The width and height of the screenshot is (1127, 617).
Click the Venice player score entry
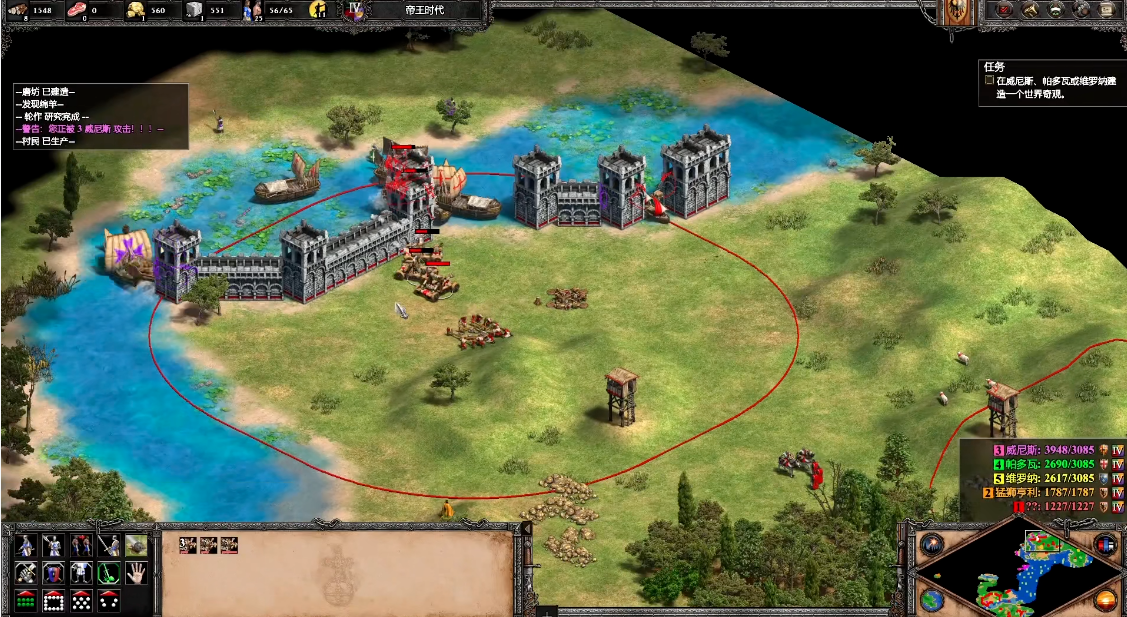1040,450
